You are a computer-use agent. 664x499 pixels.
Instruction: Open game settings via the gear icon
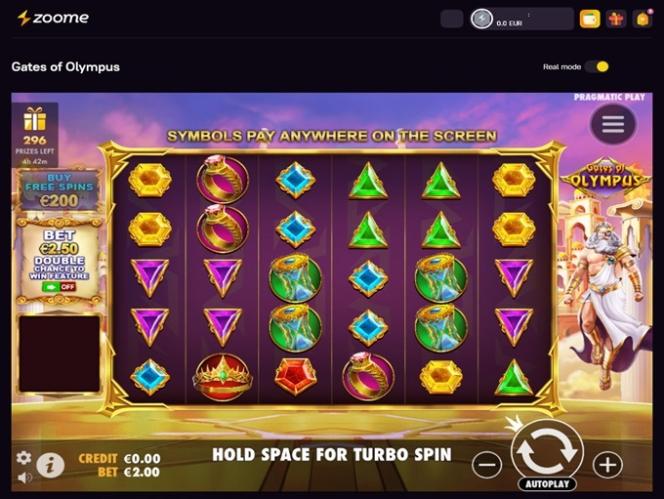coord(23,458)
